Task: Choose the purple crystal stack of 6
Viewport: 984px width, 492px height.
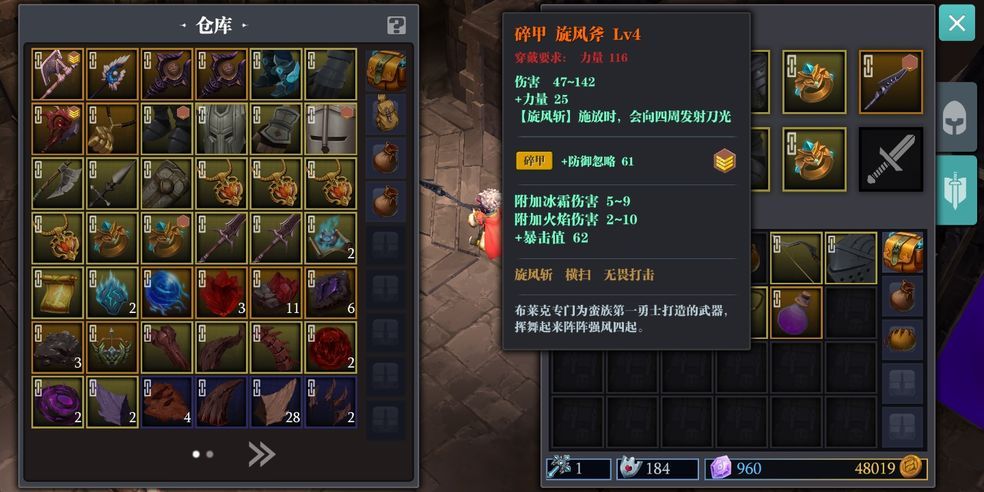Action: (330, 292)
